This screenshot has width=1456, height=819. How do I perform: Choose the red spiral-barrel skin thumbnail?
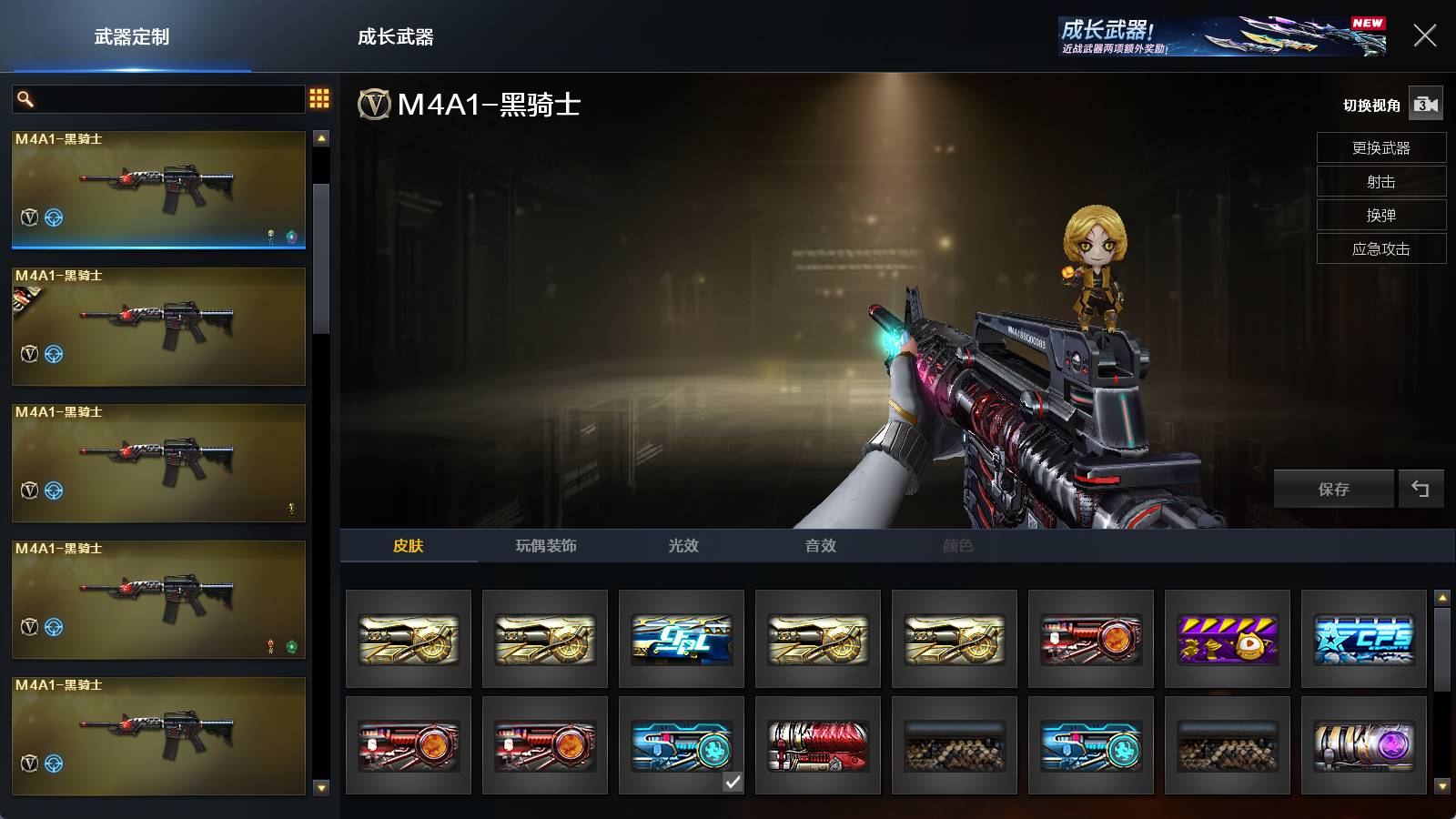(x=817, y=745)
